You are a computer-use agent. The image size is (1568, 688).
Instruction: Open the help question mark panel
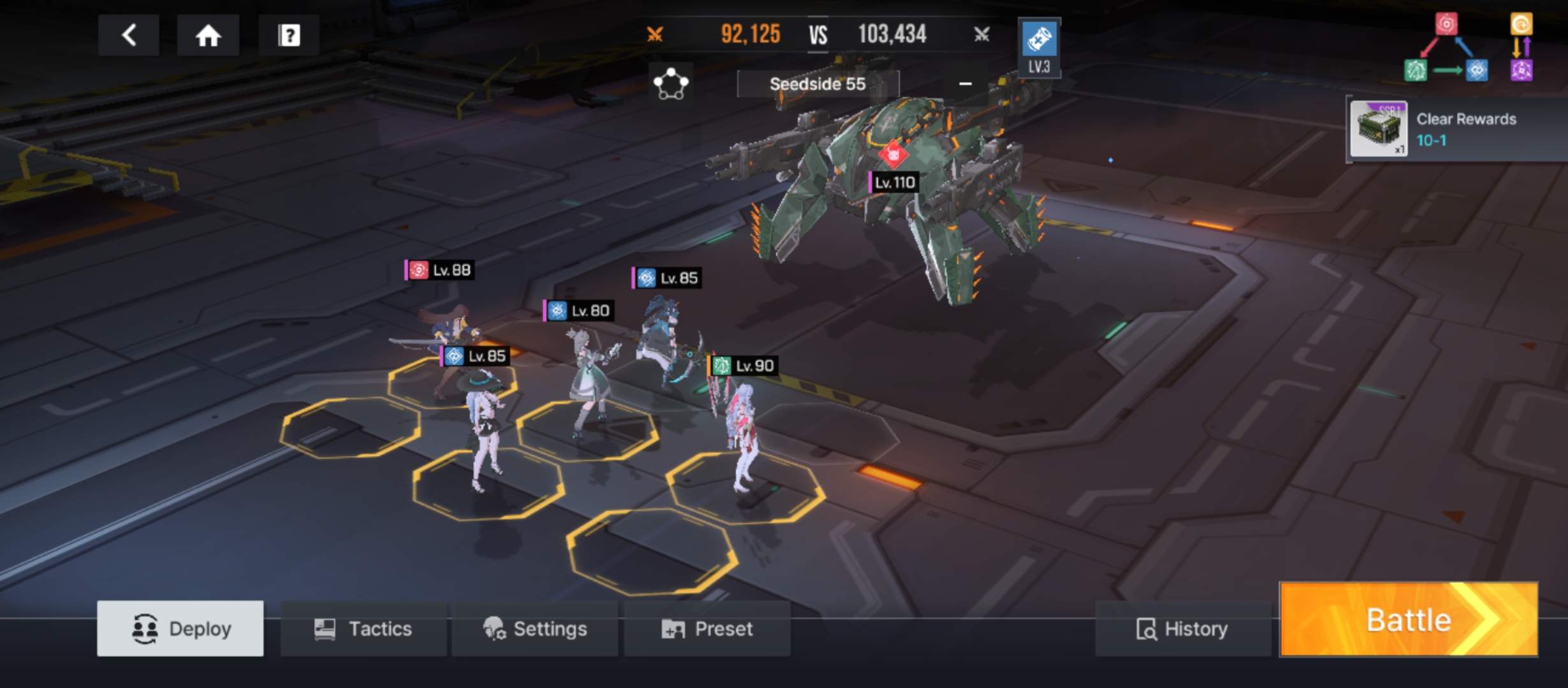(x=289, y=36)
